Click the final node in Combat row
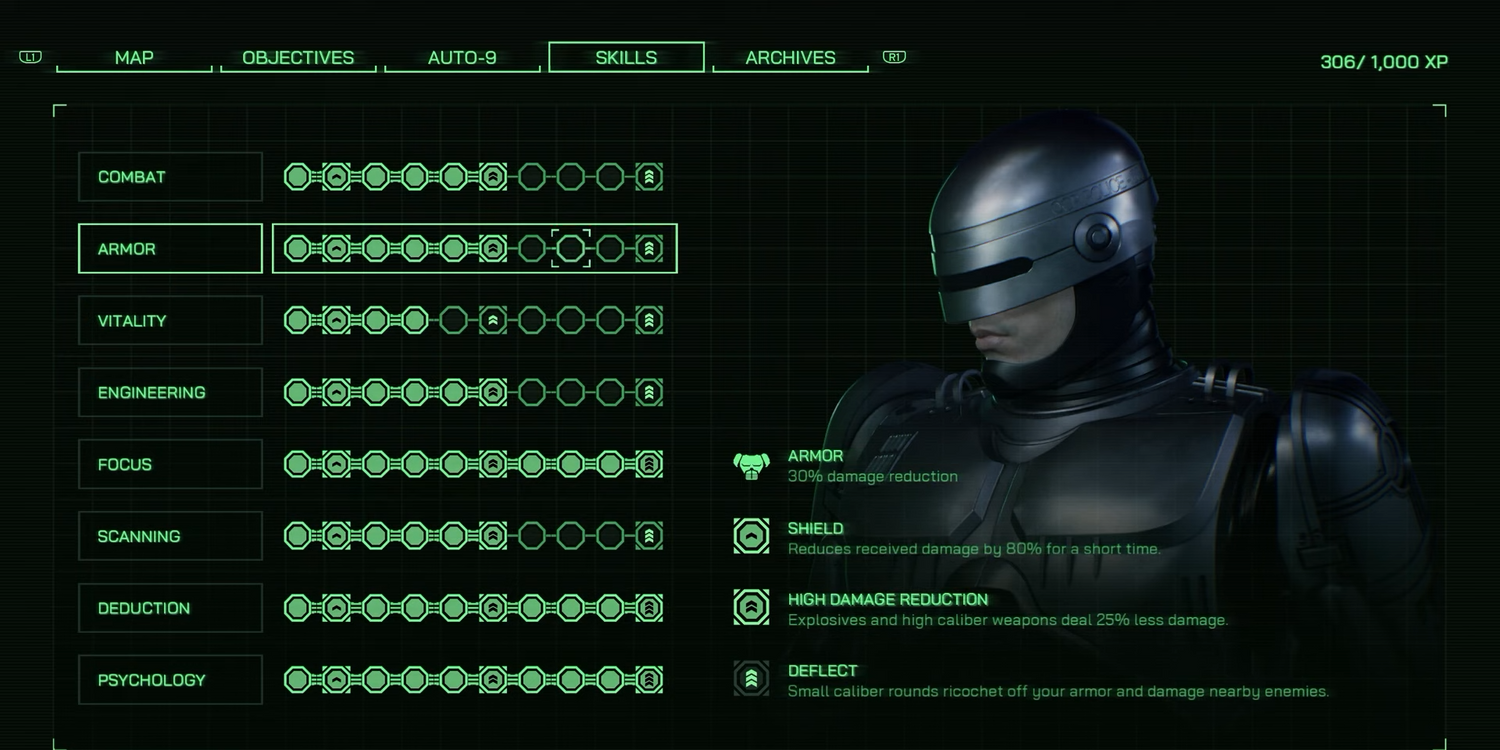Viewport: 1500px width, 750px height. (649, 177)
